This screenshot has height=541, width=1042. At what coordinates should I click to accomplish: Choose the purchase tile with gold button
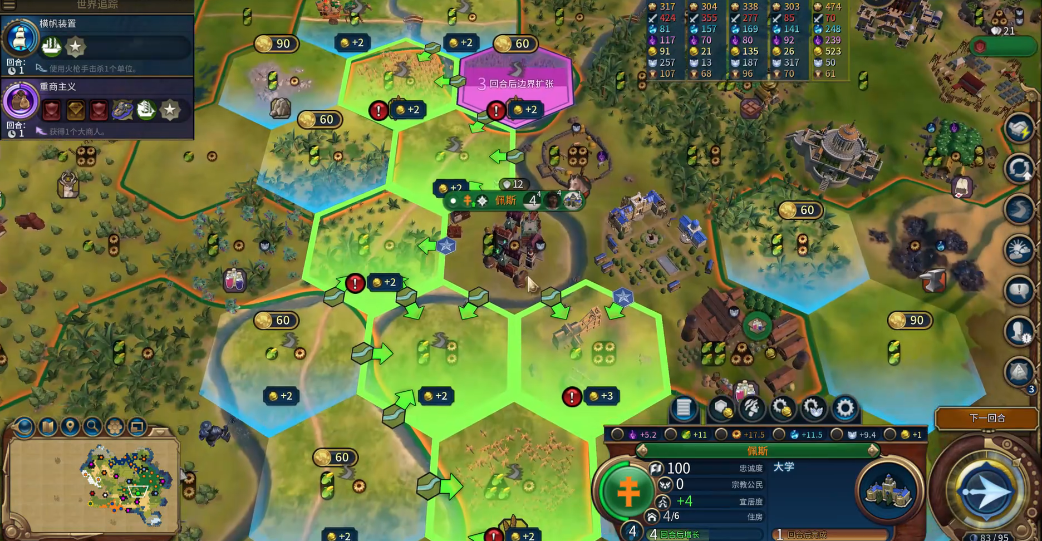pos(722,408)
